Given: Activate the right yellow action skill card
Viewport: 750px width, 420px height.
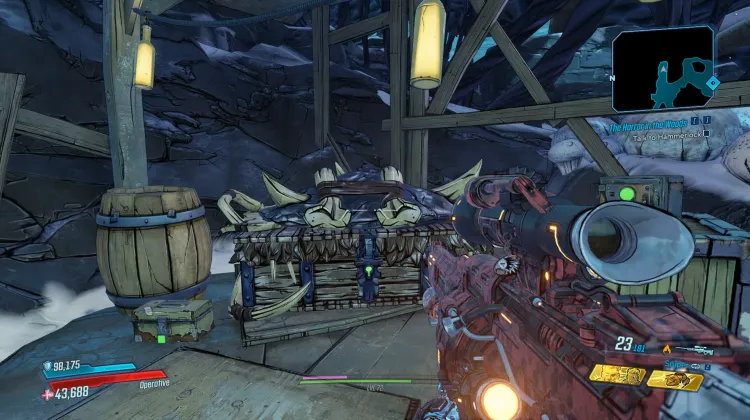Looking at the screenshot, I should pos(674,378).
